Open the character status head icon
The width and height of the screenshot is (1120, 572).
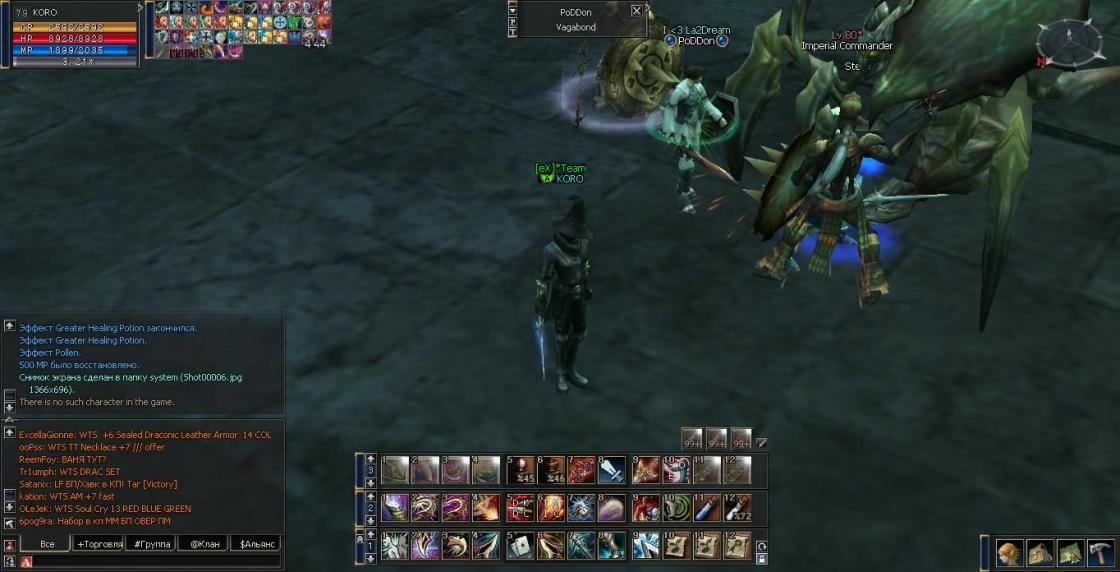[1010, 553]
